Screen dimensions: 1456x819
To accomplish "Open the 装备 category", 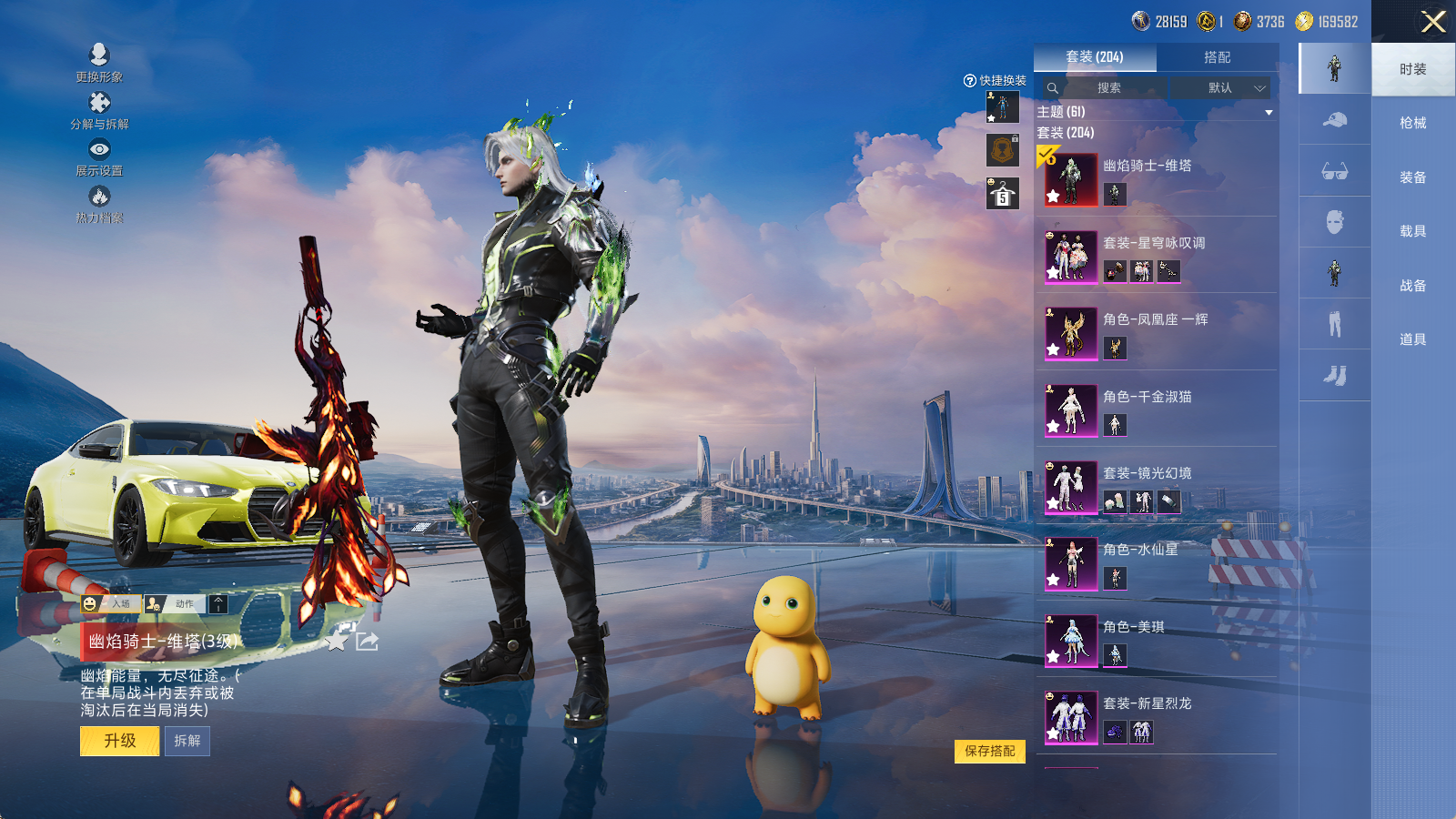I will click(1412, 177).
